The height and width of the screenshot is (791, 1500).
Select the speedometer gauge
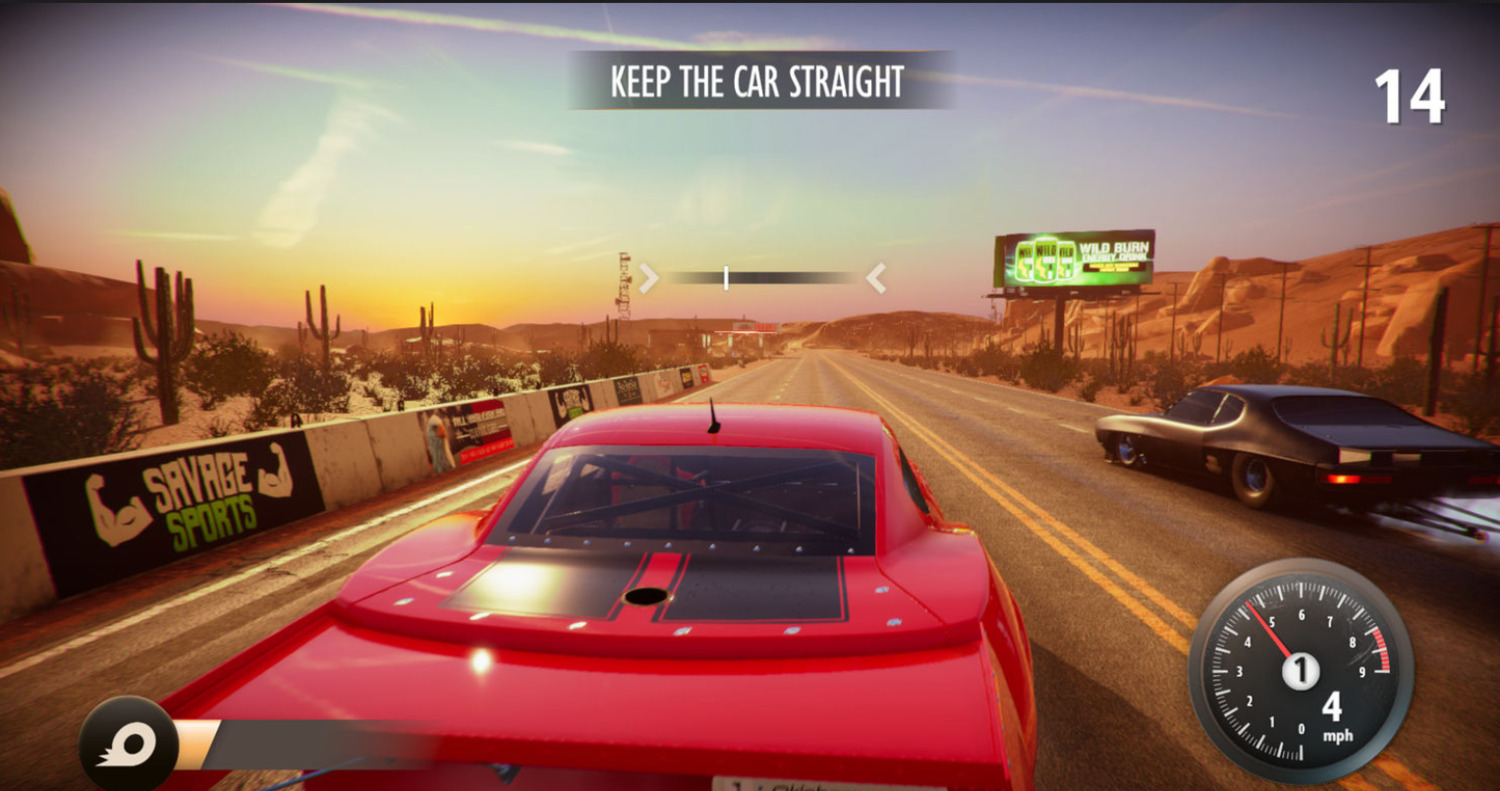(x=1300, y=670)
